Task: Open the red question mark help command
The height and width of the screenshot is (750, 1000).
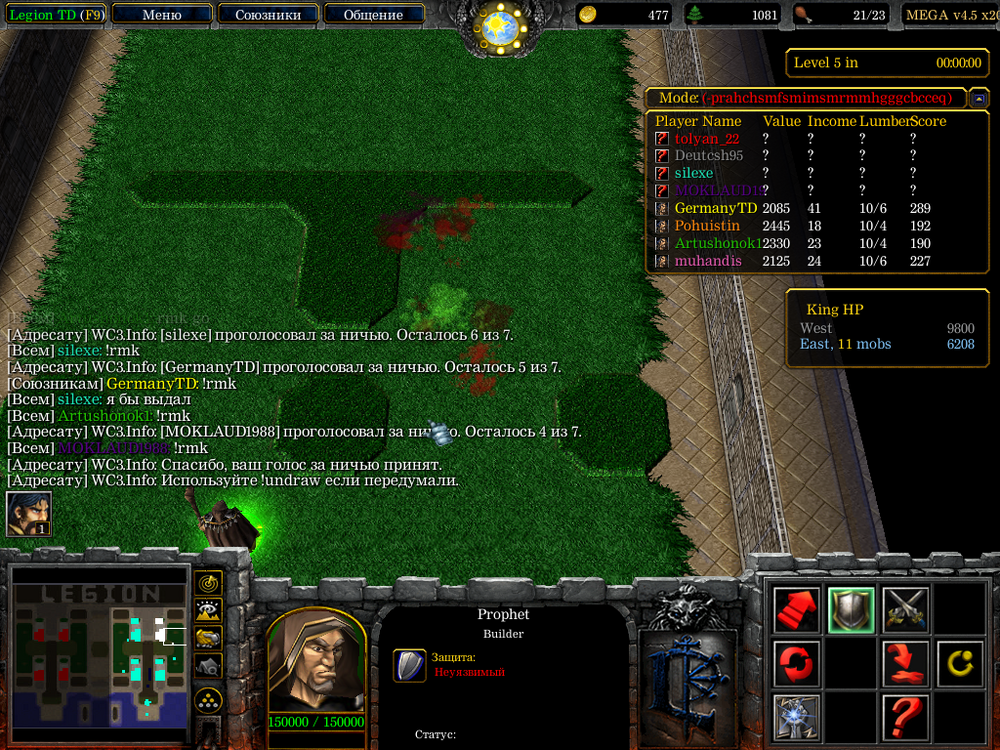Action: point(905,716)
